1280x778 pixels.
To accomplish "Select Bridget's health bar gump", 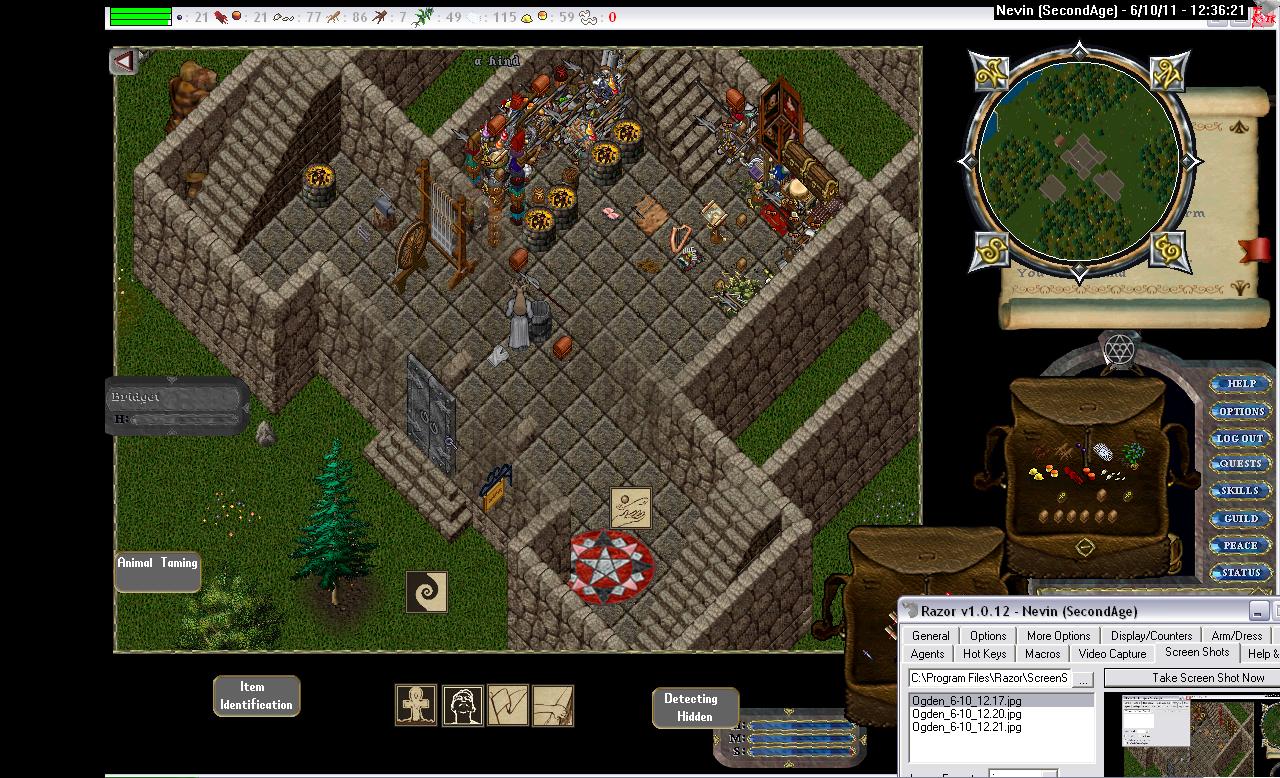I will (176, 406).
